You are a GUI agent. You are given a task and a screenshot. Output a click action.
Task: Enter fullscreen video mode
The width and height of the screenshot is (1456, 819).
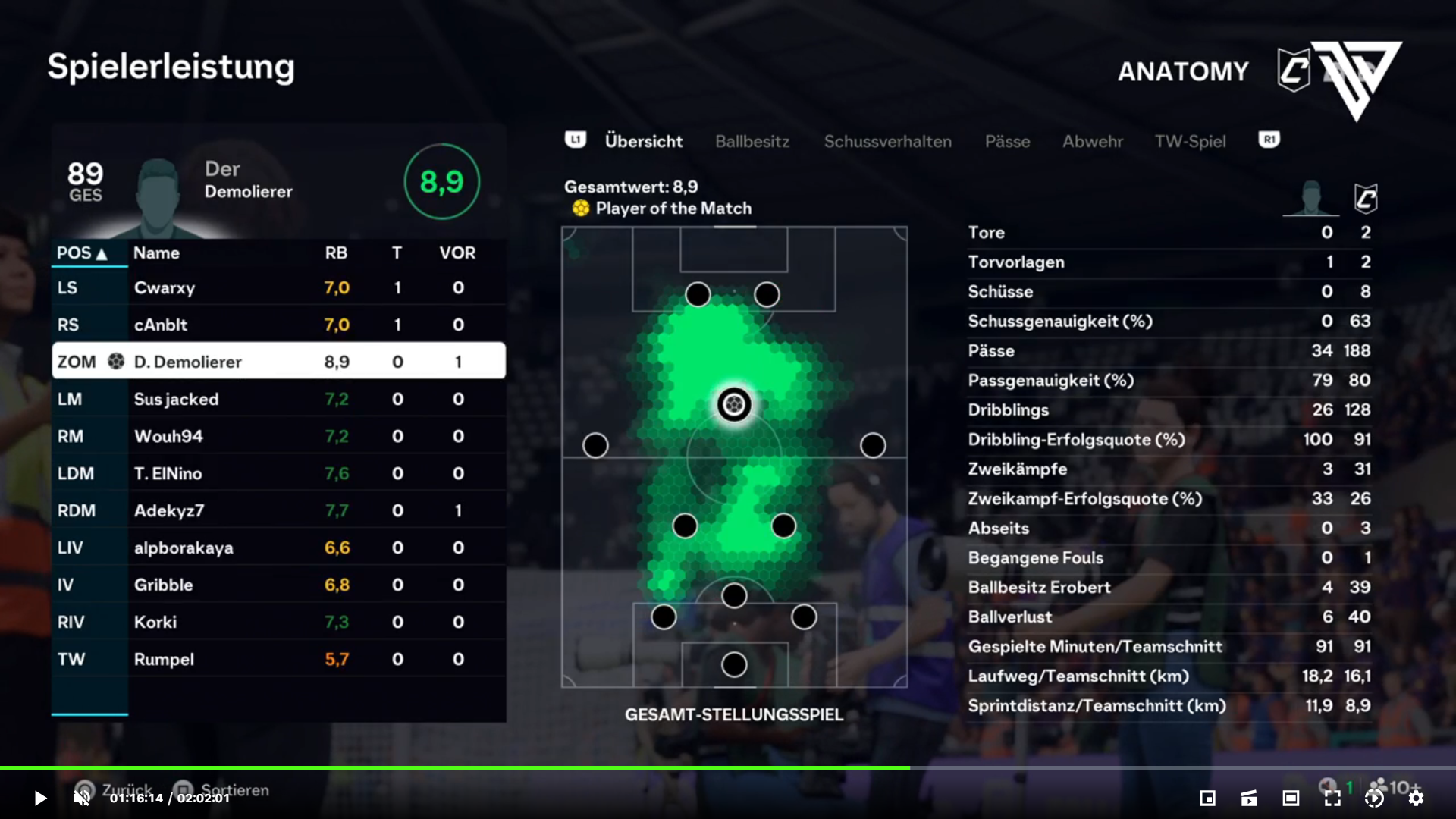(1332, 798)
